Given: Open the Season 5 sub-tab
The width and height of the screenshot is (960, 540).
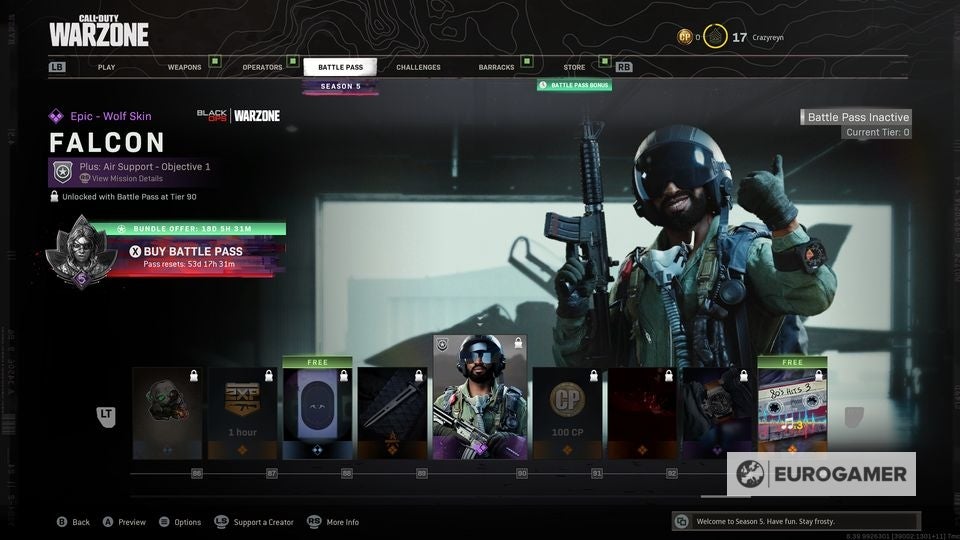Looking at the screenshot, I should [x=340, y=86].
